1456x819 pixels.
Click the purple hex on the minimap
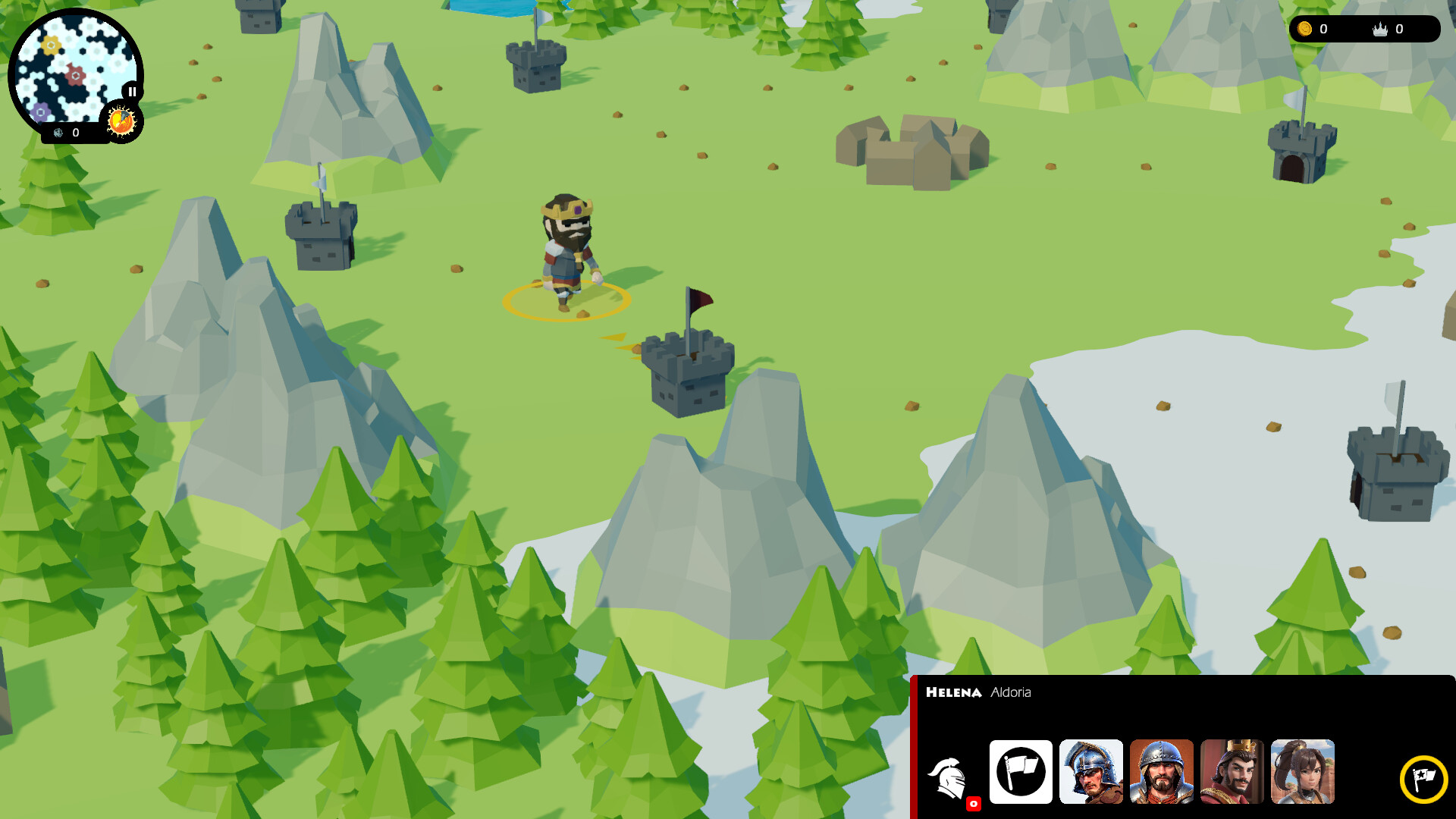pos(40,111)
